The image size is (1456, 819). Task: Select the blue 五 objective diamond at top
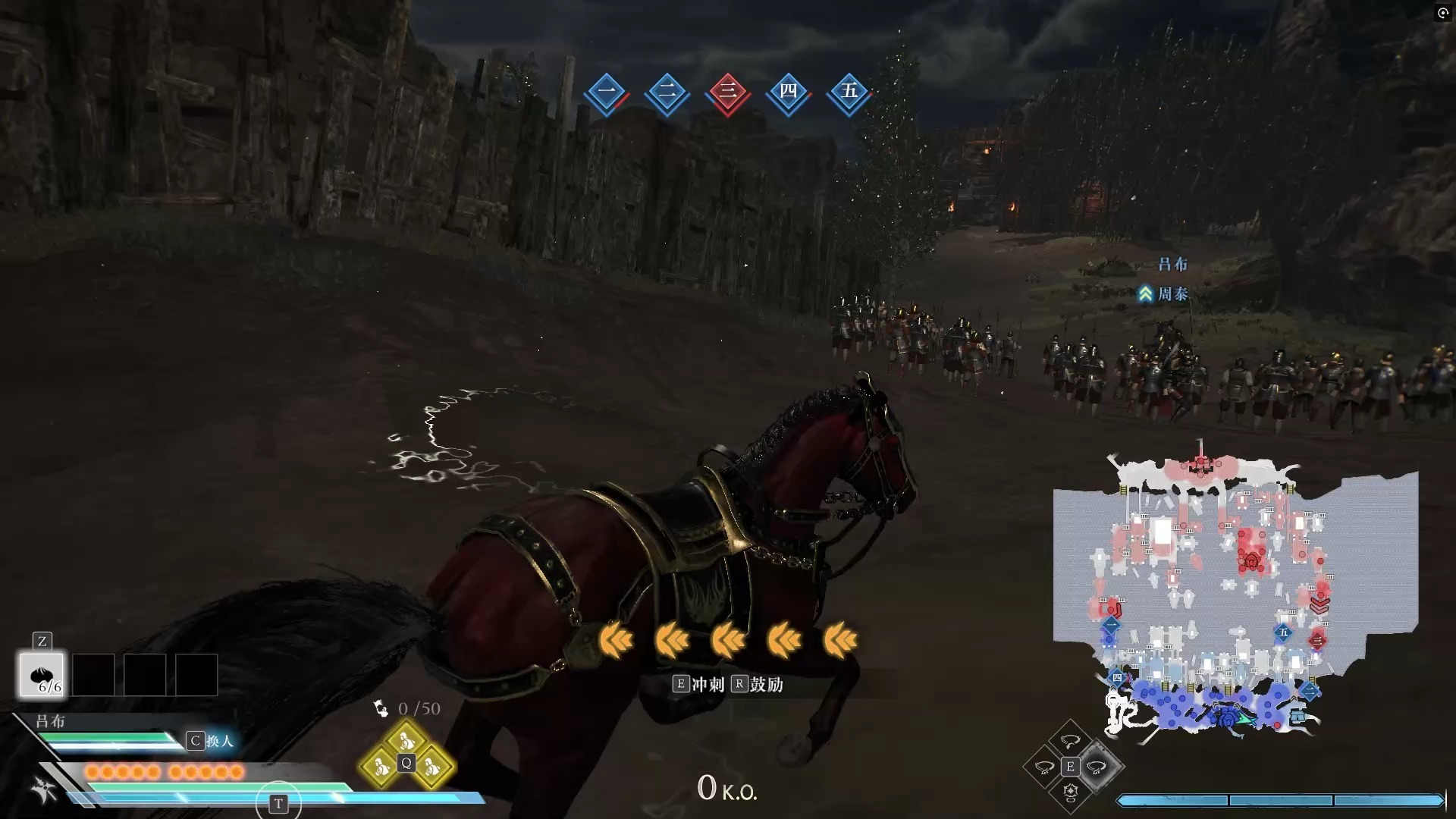849,93
